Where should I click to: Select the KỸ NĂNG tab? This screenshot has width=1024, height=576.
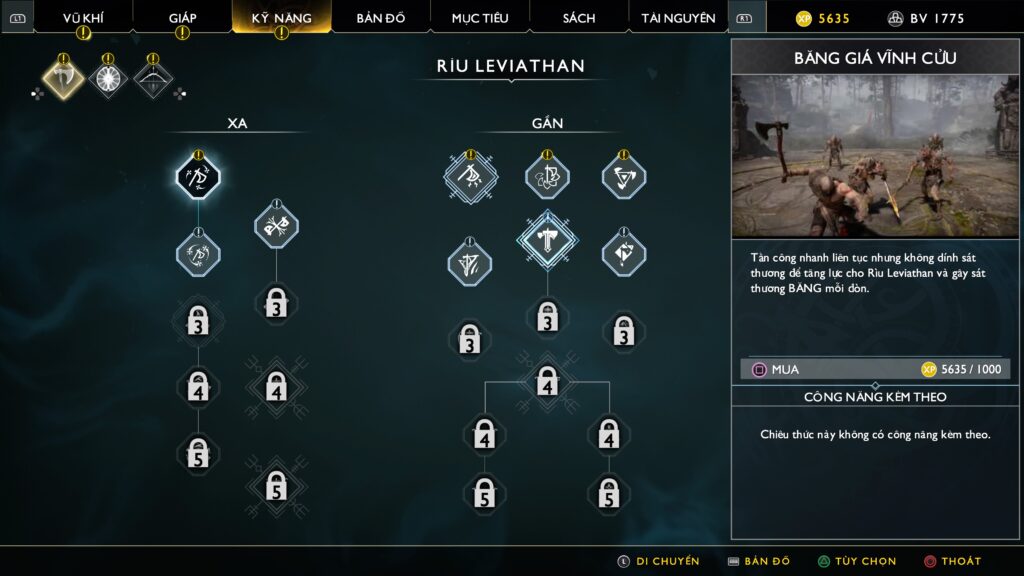point(281,18)
